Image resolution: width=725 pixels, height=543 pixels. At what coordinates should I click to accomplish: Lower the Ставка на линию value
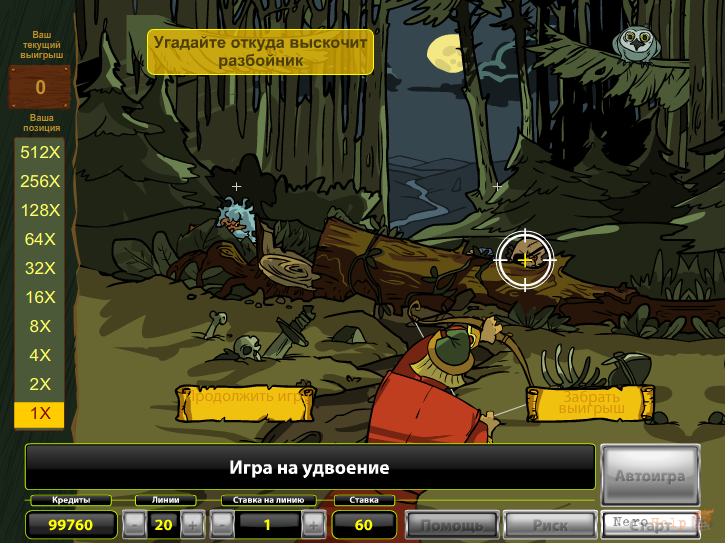click(x=222, y=523)
